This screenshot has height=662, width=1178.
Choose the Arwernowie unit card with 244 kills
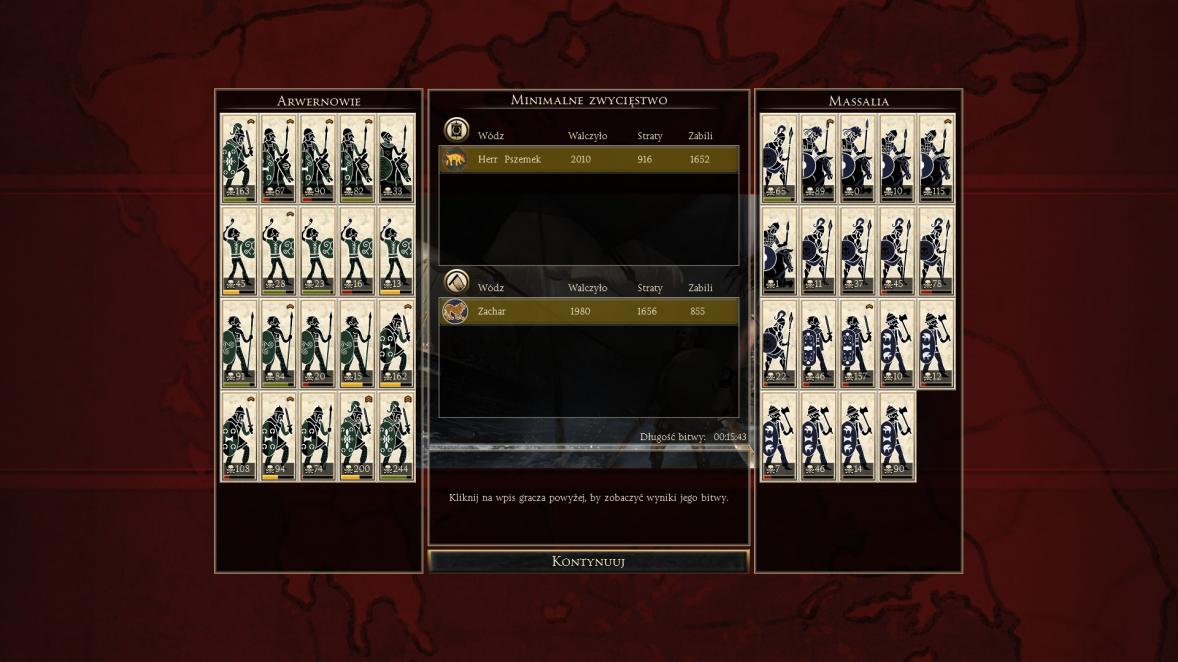396,436
